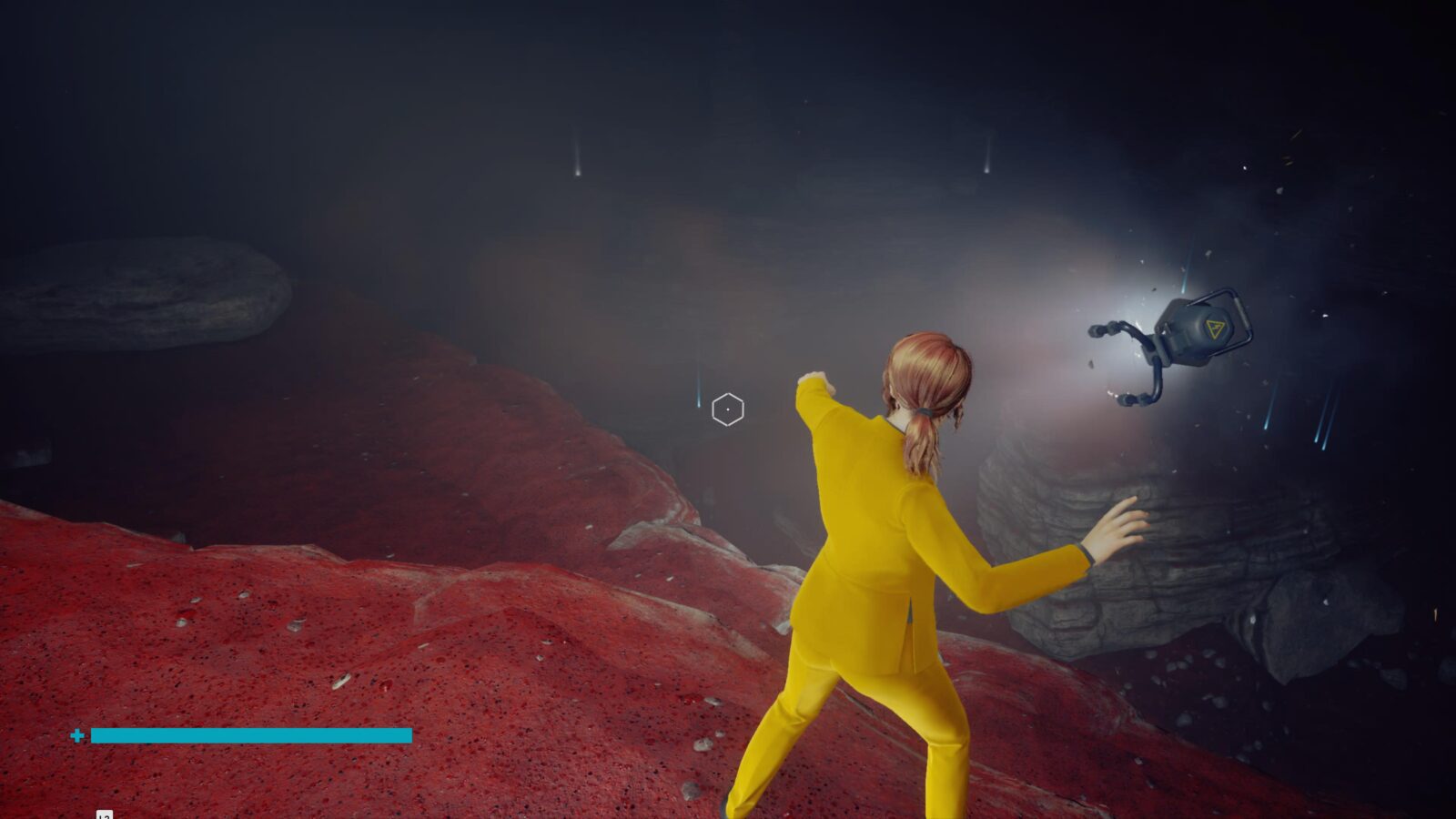Image resolution: width=1456 pixels, height=819 pixels.
Task: Click the right end of the health bar
Action: 408,733
